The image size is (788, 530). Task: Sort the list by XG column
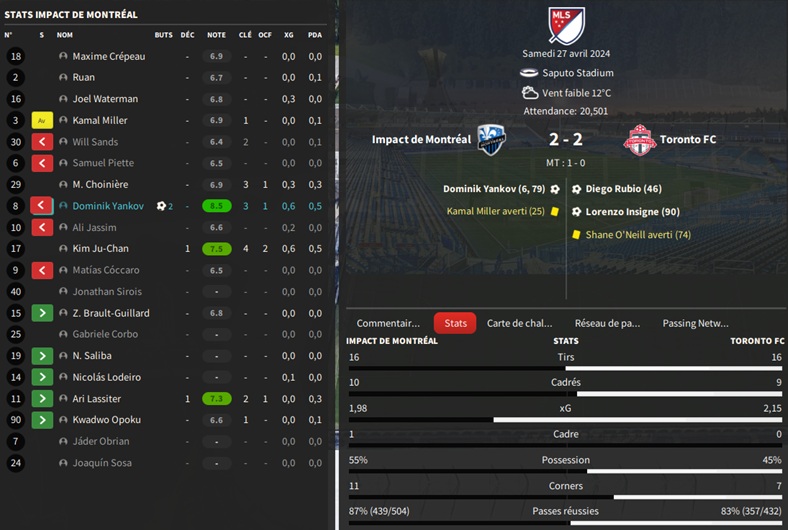pos(289,34)
